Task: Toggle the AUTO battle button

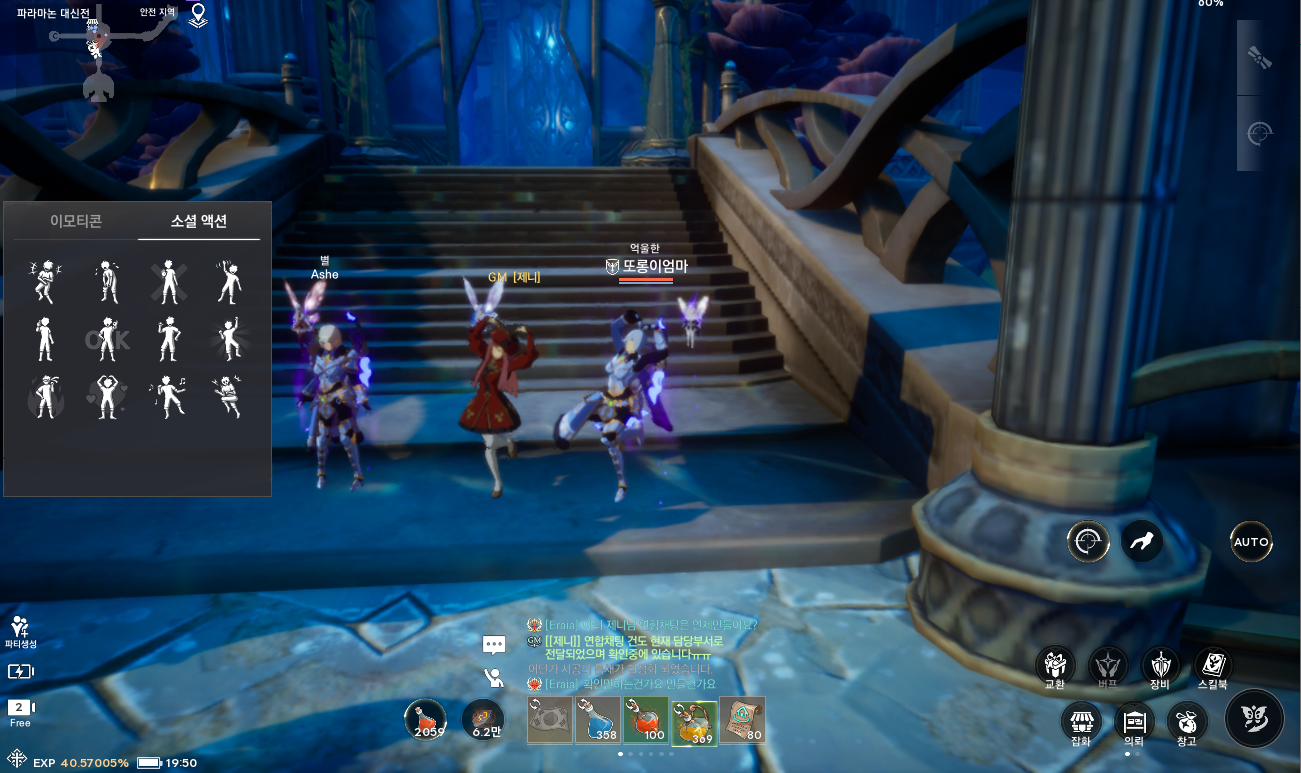Action: (1251, 542)
